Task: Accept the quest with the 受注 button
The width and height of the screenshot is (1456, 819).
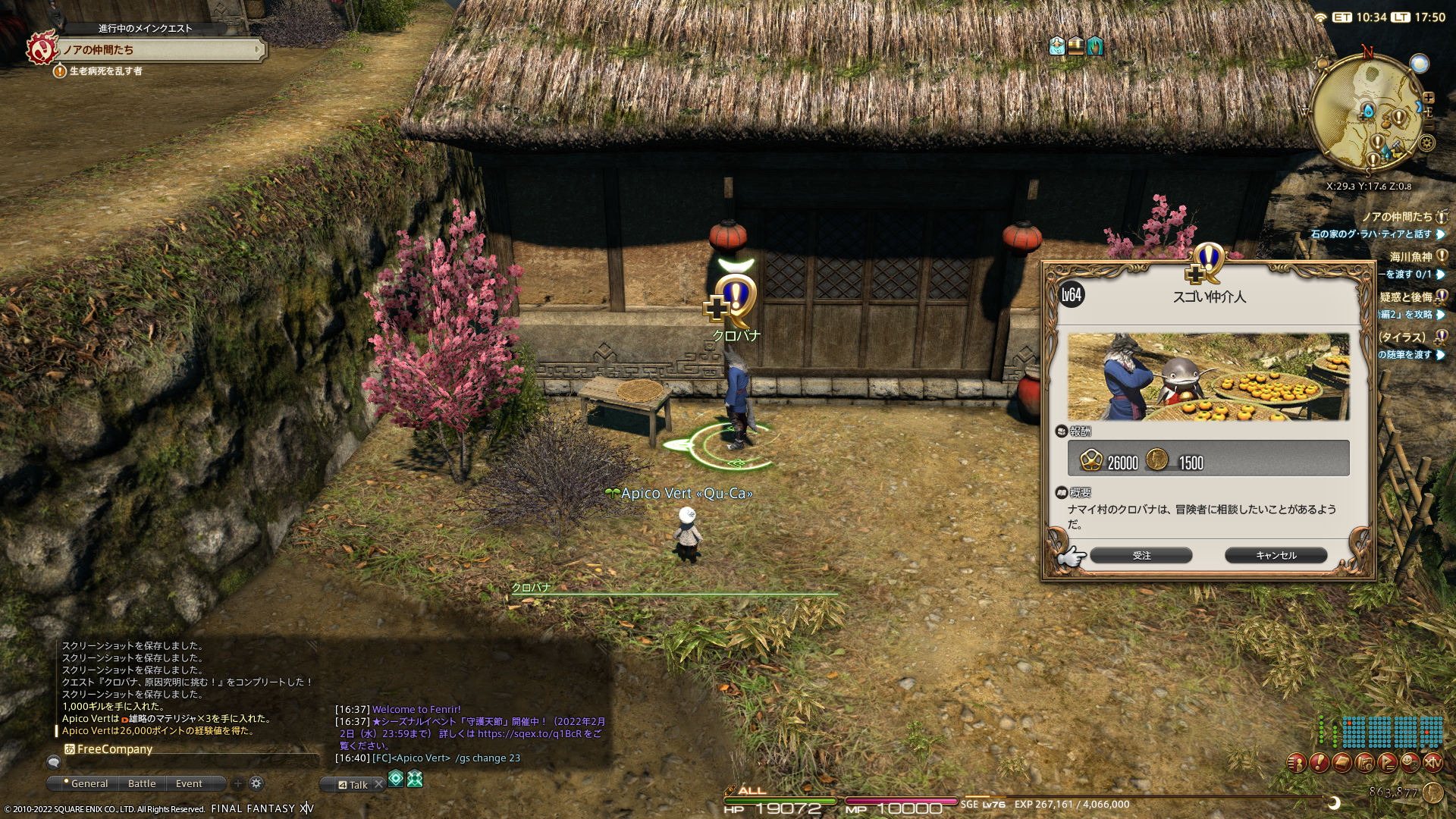Action: click(1141, 556)
